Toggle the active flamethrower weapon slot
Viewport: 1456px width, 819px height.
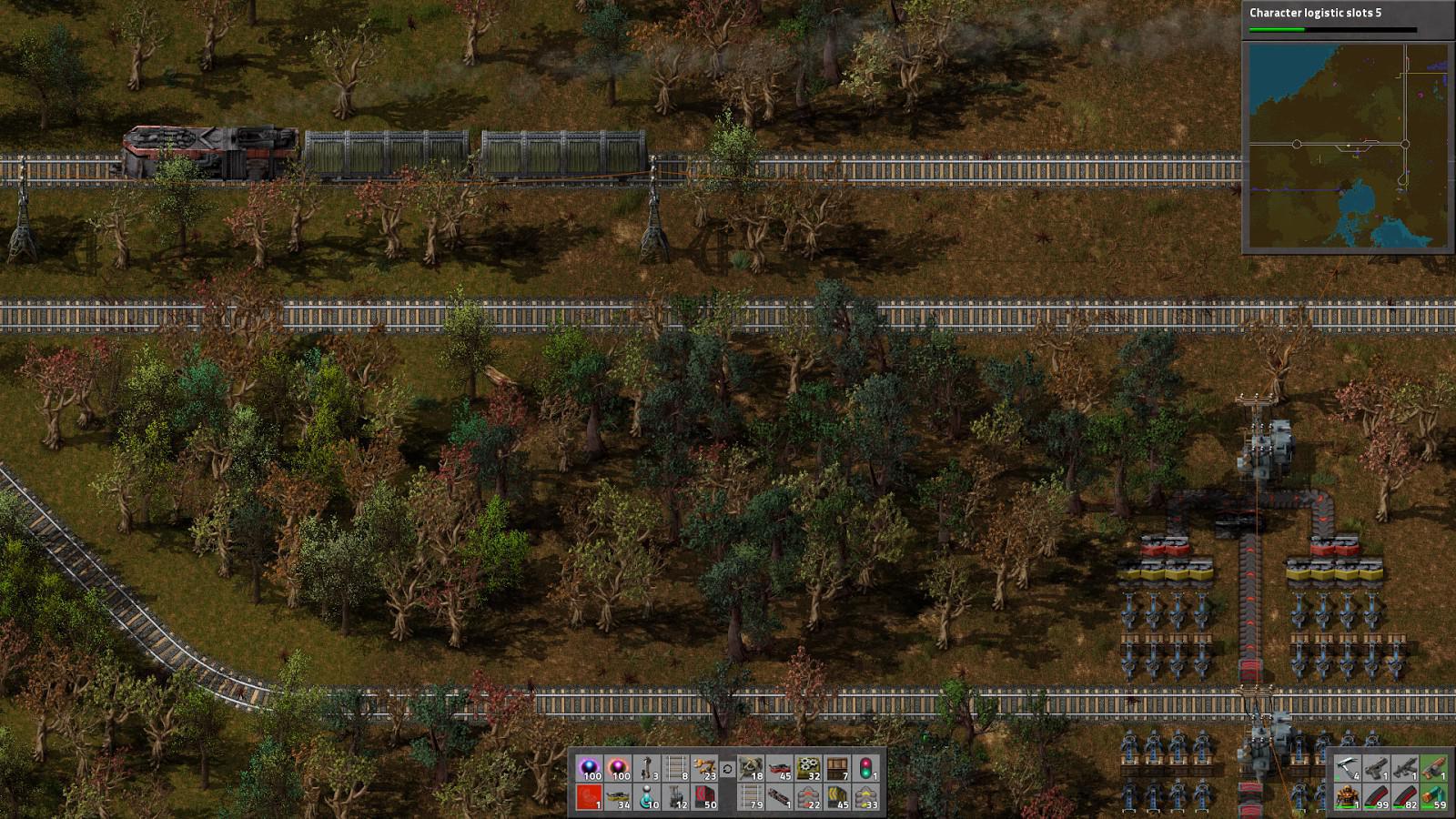pos(1434,768)
